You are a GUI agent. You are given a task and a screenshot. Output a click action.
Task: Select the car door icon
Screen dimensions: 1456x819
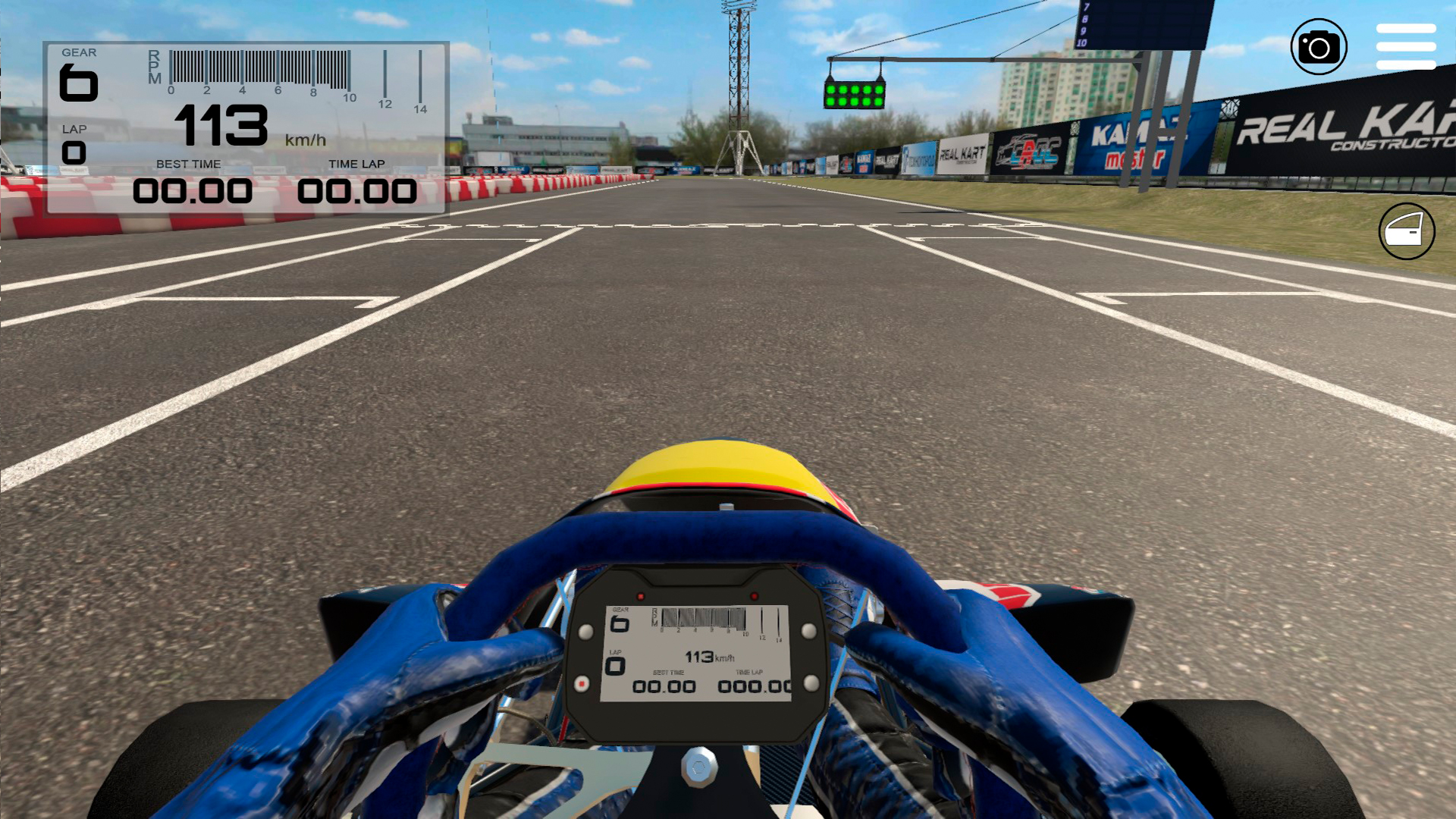[x=1407, y=231]
